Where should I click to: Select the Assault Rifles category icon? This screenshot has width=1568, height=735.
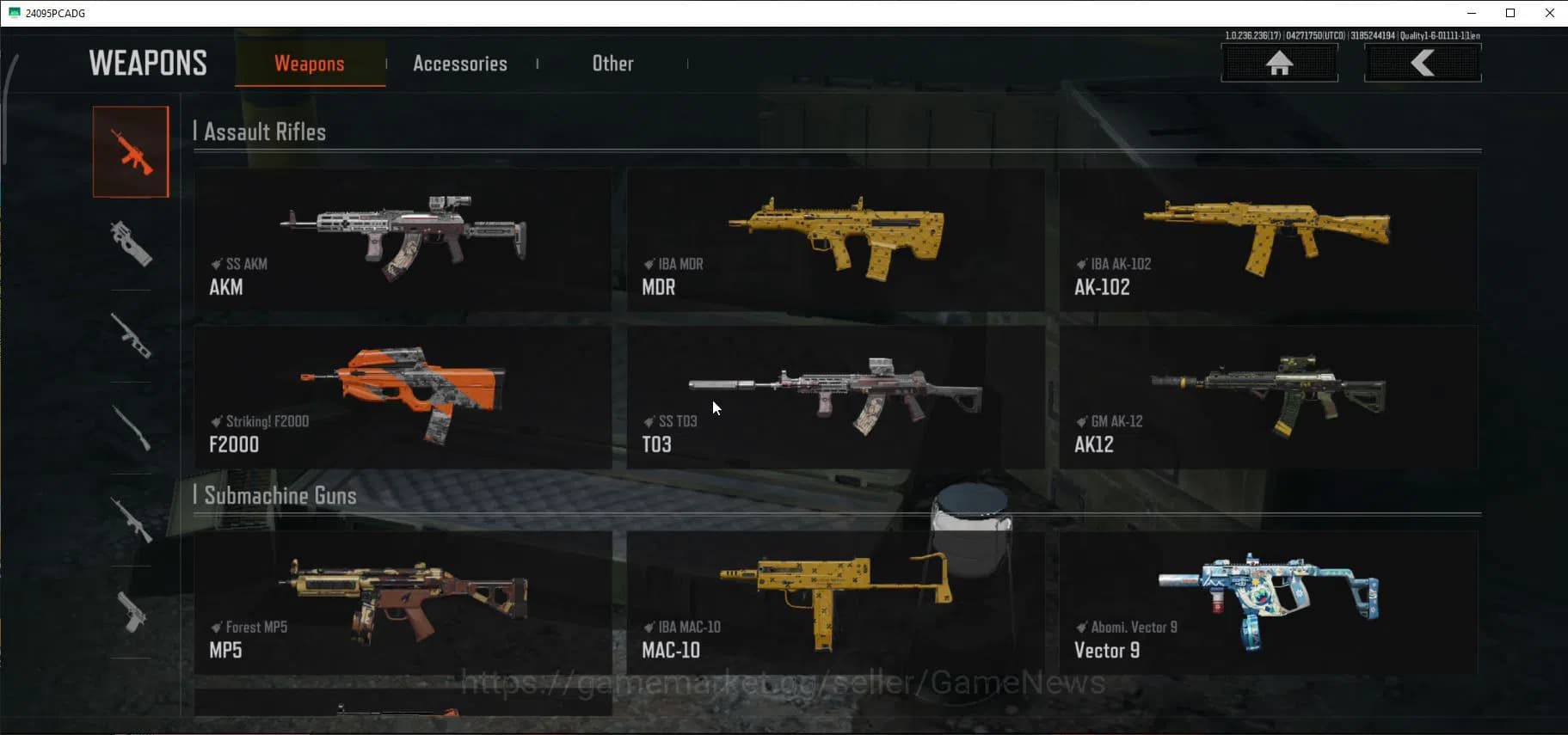(131, 150)
